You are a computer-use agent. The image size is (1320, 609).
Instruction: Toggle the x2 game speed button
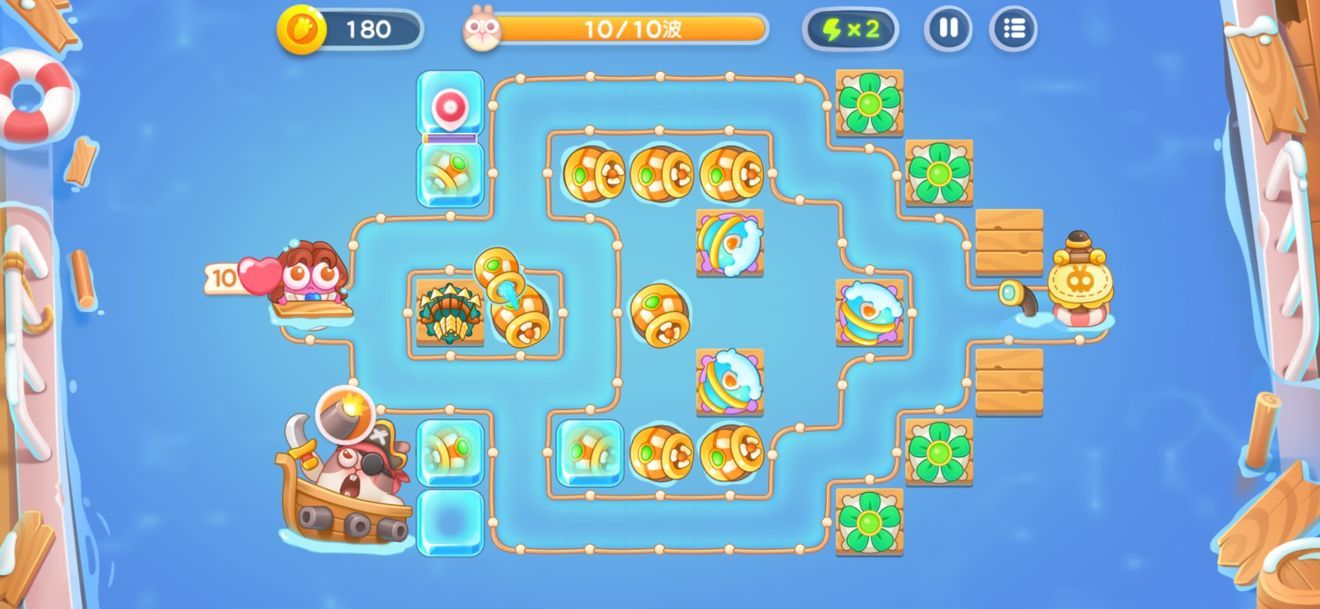850,29
